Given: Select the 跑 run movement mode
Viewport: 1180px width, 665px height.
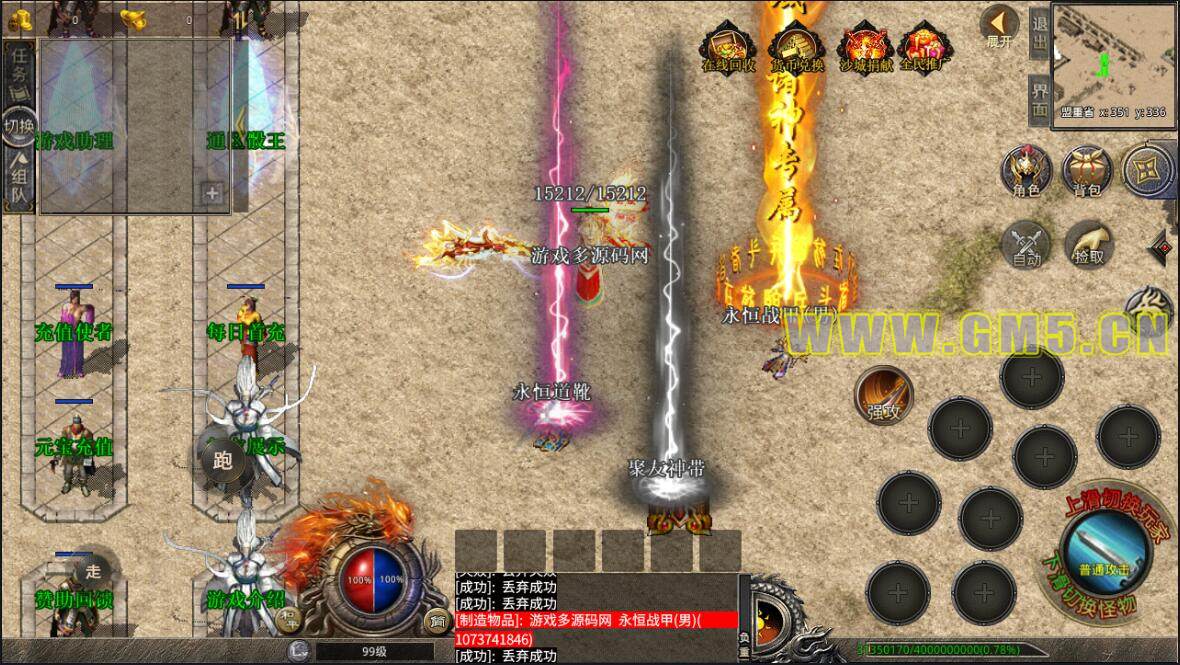Looking at the screenshot, I should tap(222, 461).
